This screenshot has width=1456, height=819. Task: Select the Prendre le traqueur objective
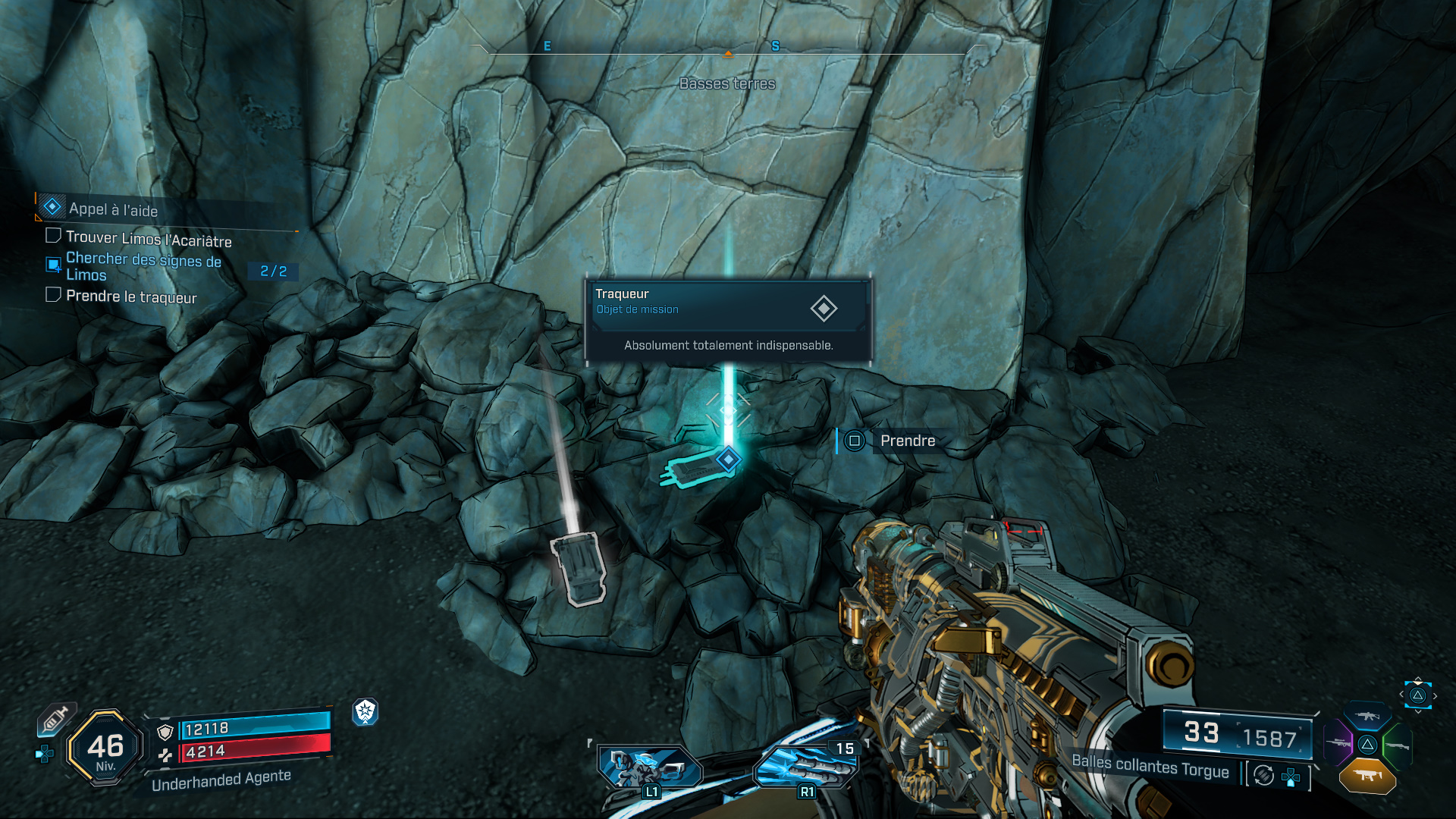coord(131,297)
